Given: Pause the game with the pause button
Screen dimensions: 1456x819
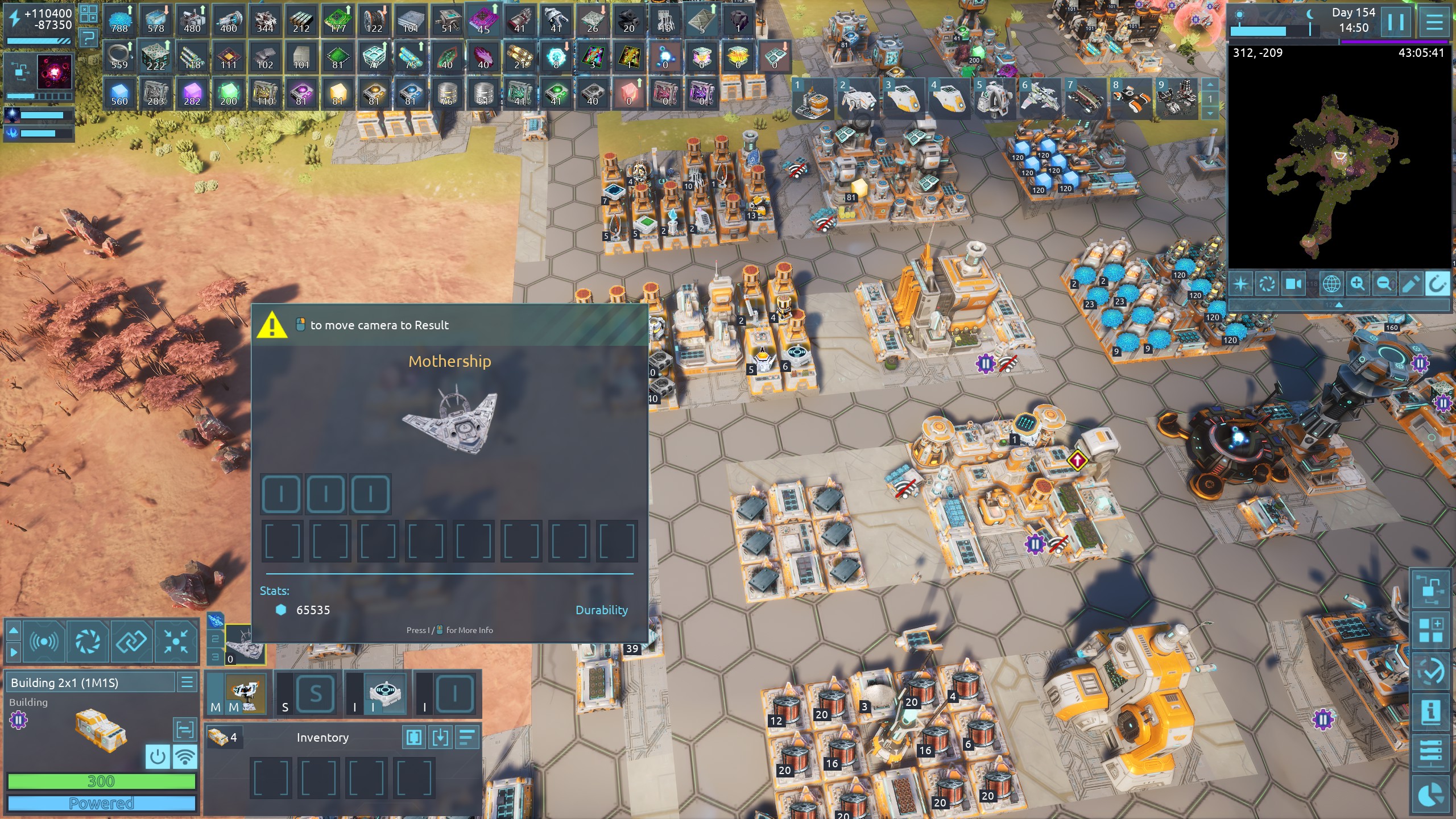Looking at the screenshot, I should pyautogui.click(x=1396, y=22).
